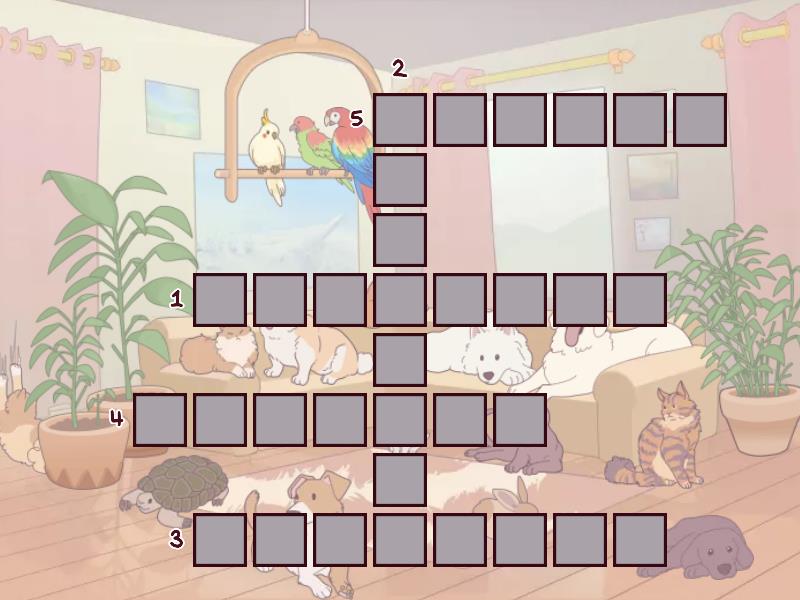
Task: Select the first square of word 4
Action: click(x=160, y=420)
